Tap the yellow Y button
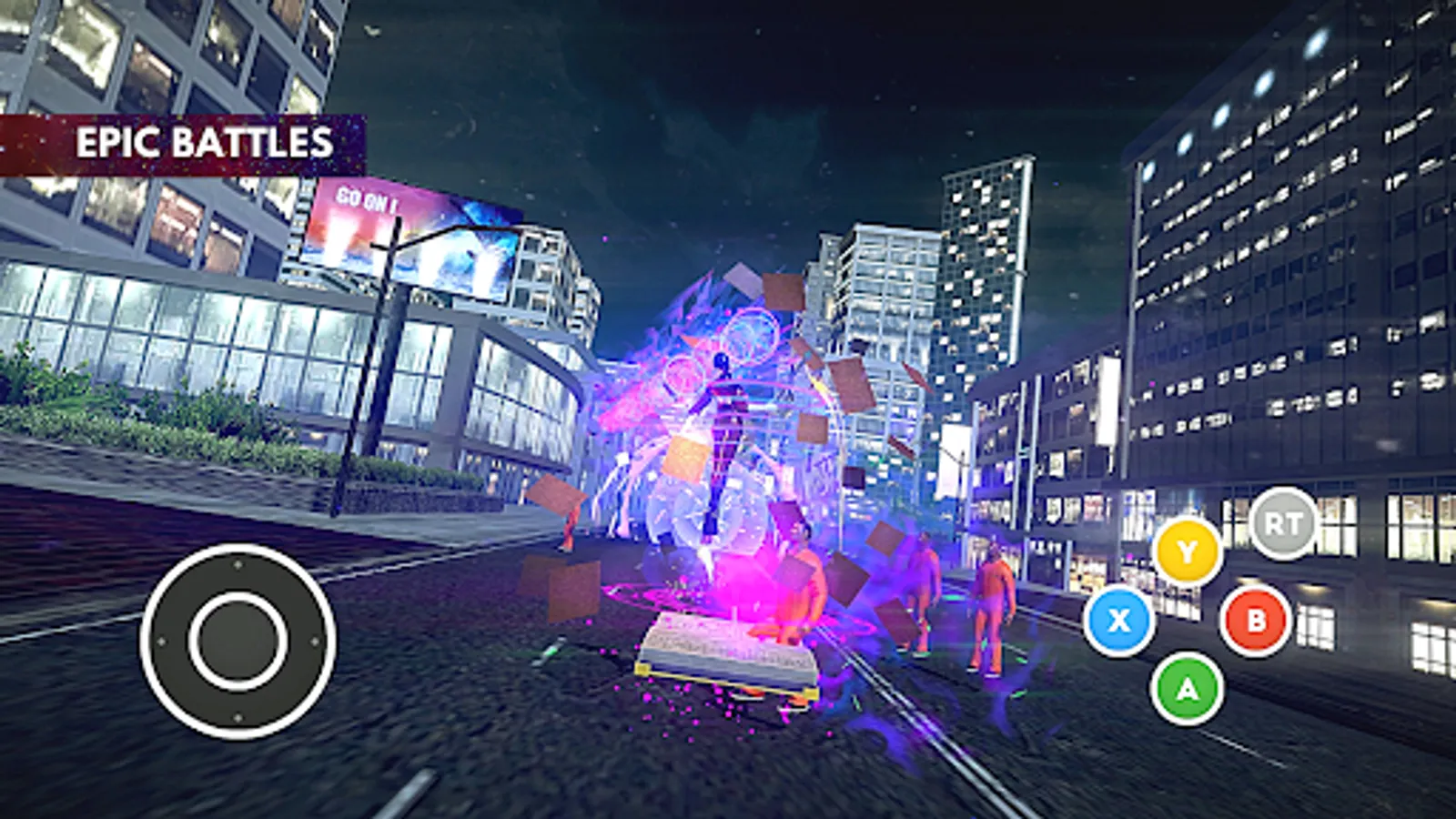 1187,550
